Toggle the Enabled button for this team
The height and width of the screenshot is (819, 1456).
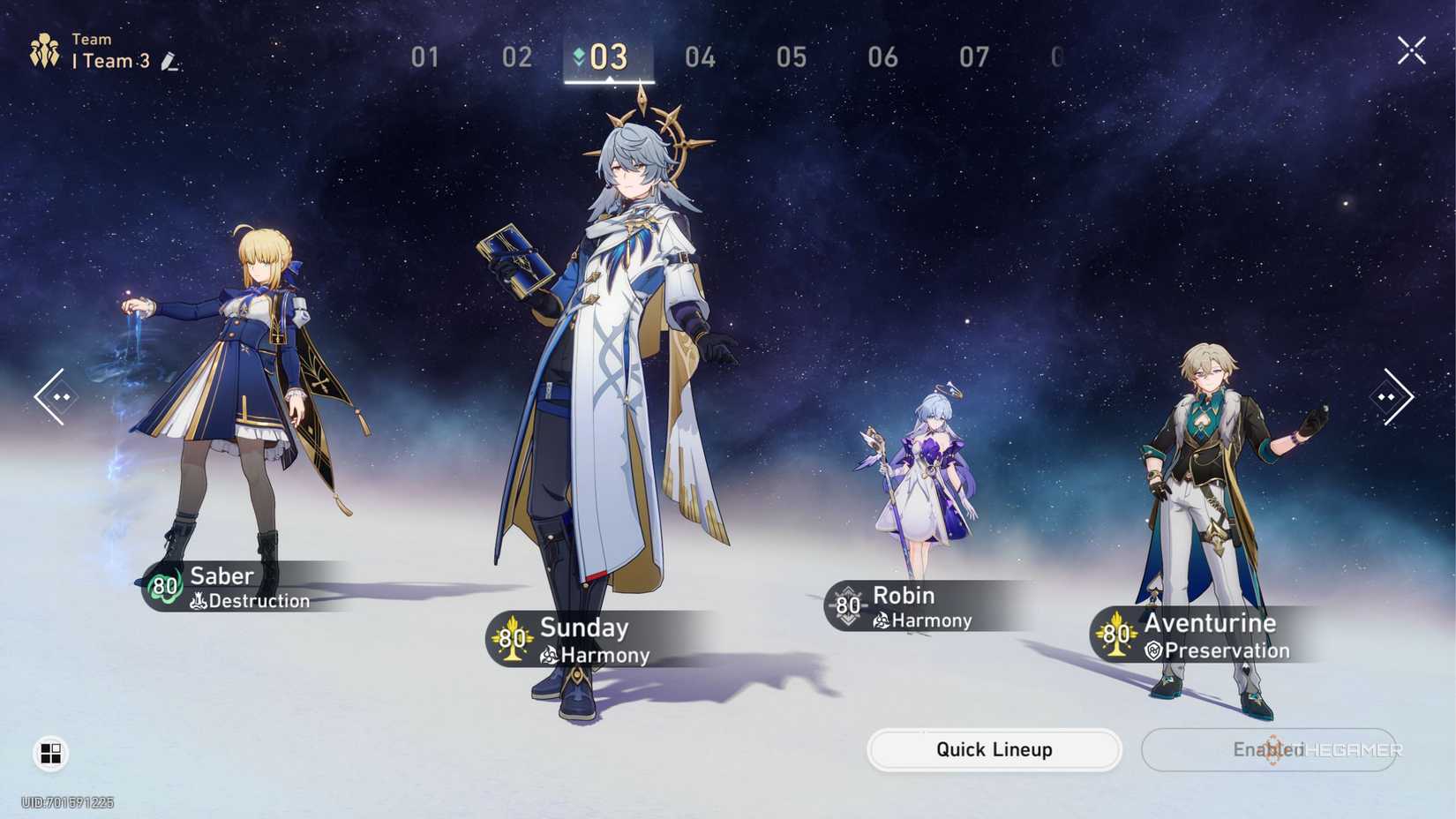tap(1269, 749)
